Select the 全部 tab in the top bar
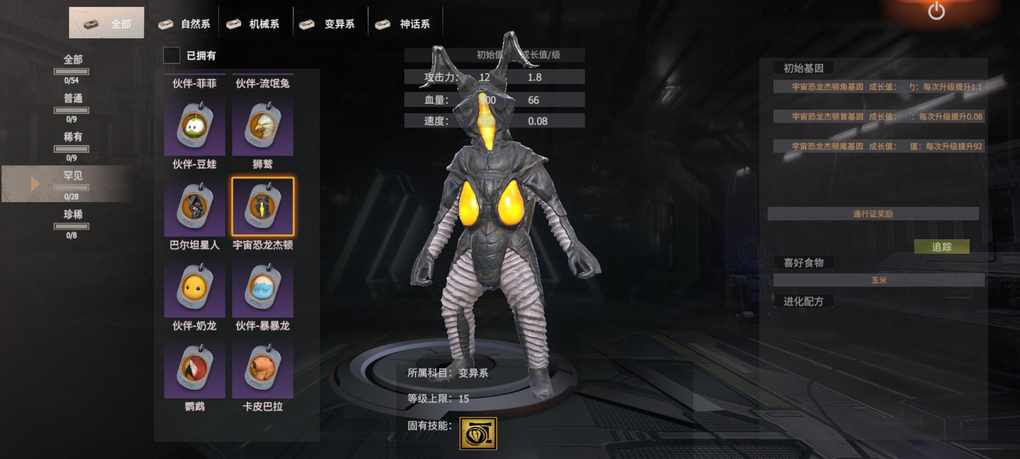 [107, 23]
